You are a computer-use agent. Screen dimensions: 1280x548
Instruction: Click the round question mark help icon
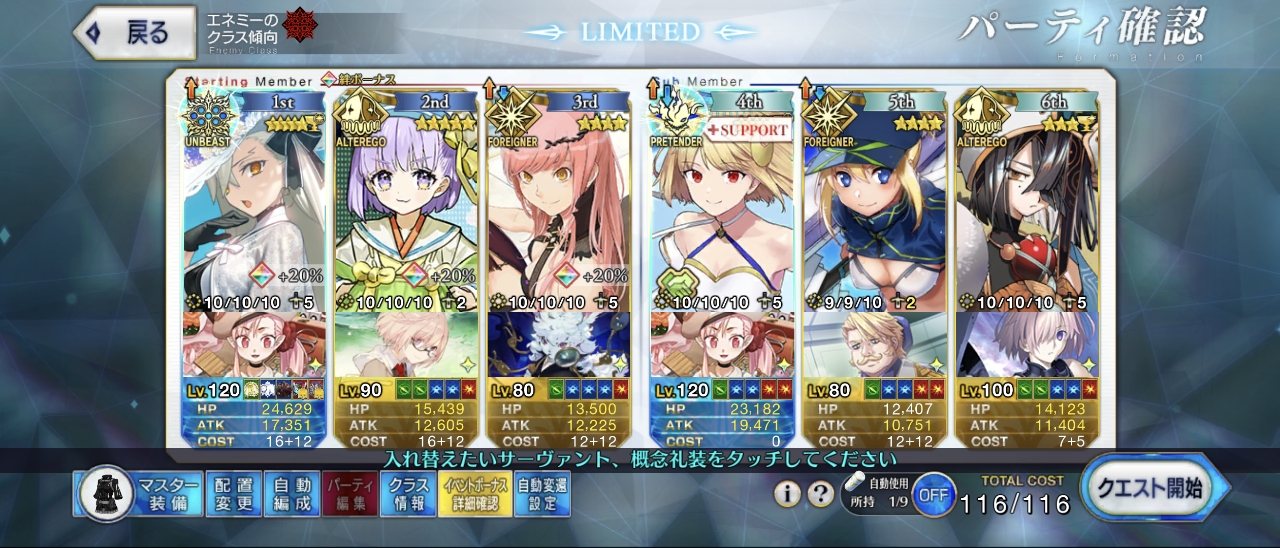[x=820, y=493]
